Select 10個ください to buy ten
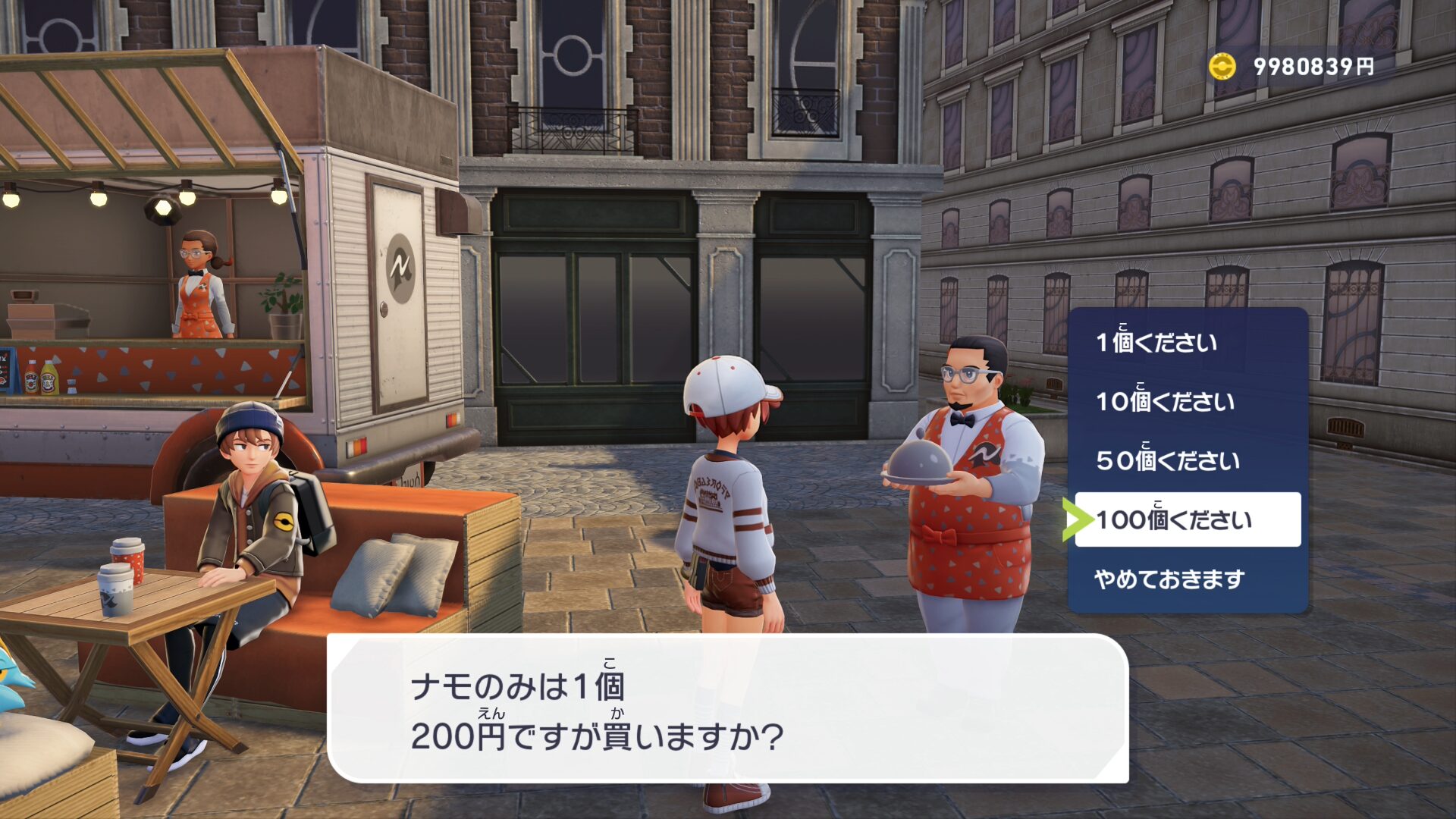The height and width of the screenshot is (819, 1456). pyautogui.click(x=1165, y=401)
